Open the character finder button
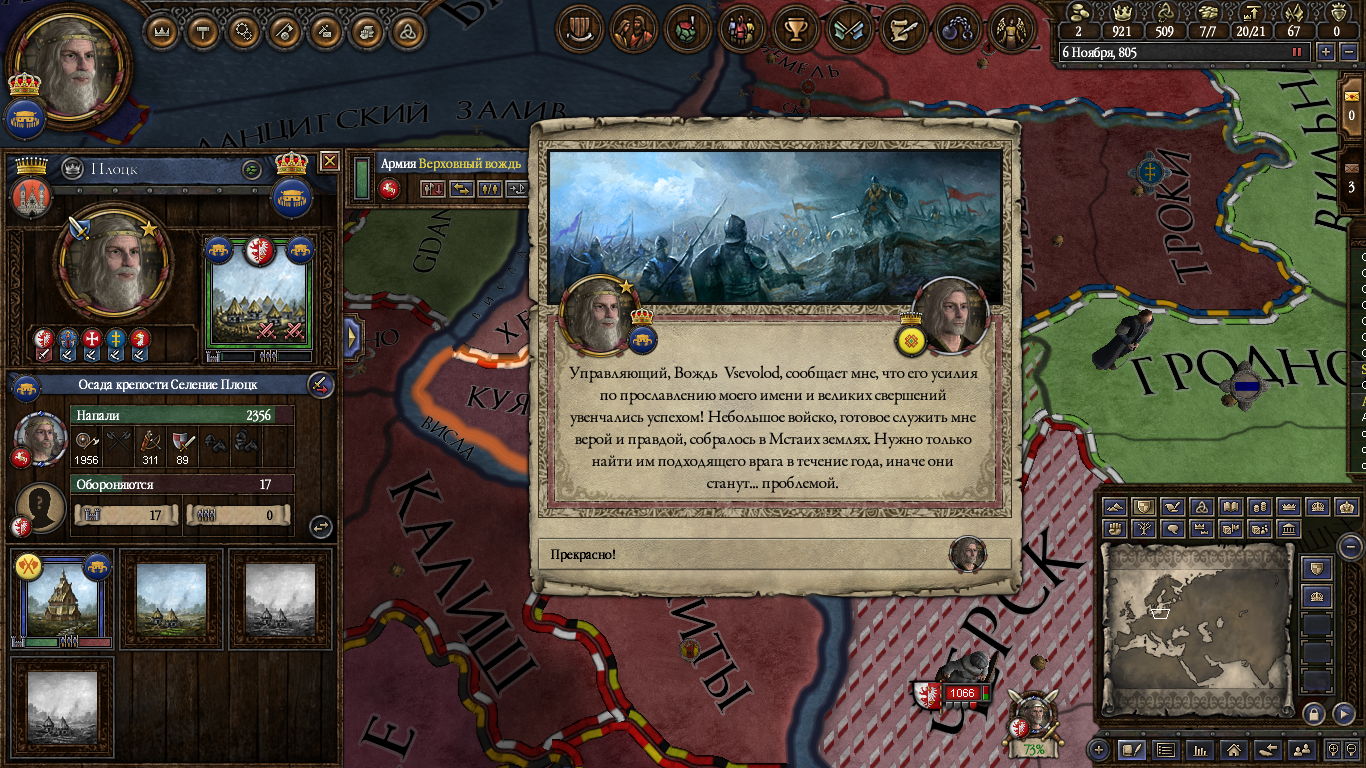1366x768 pixels. pos(1302,749)
